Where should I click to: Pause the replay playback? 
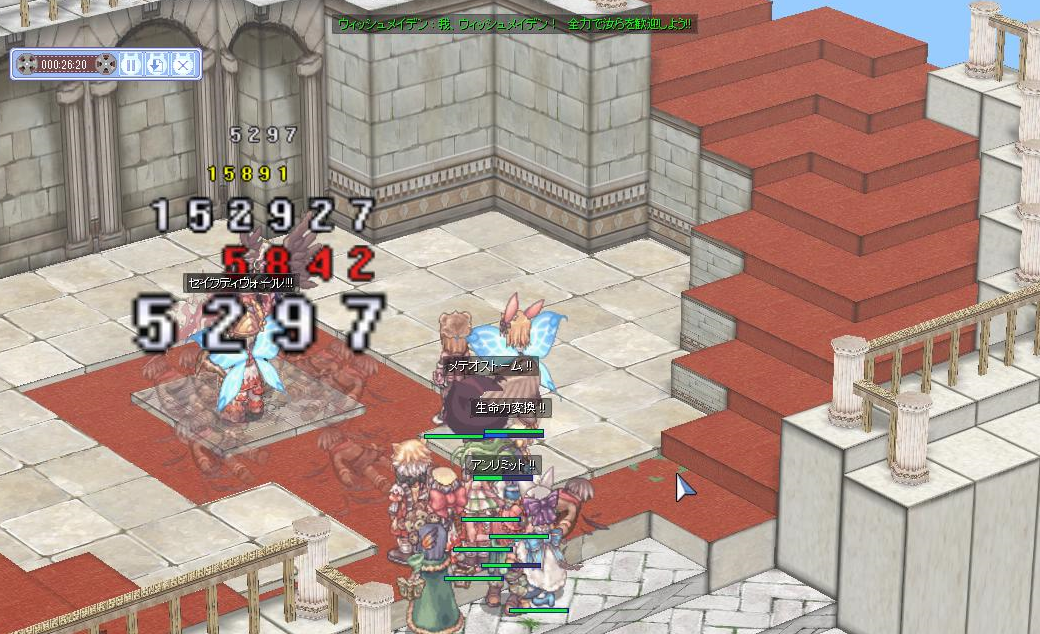131,65
